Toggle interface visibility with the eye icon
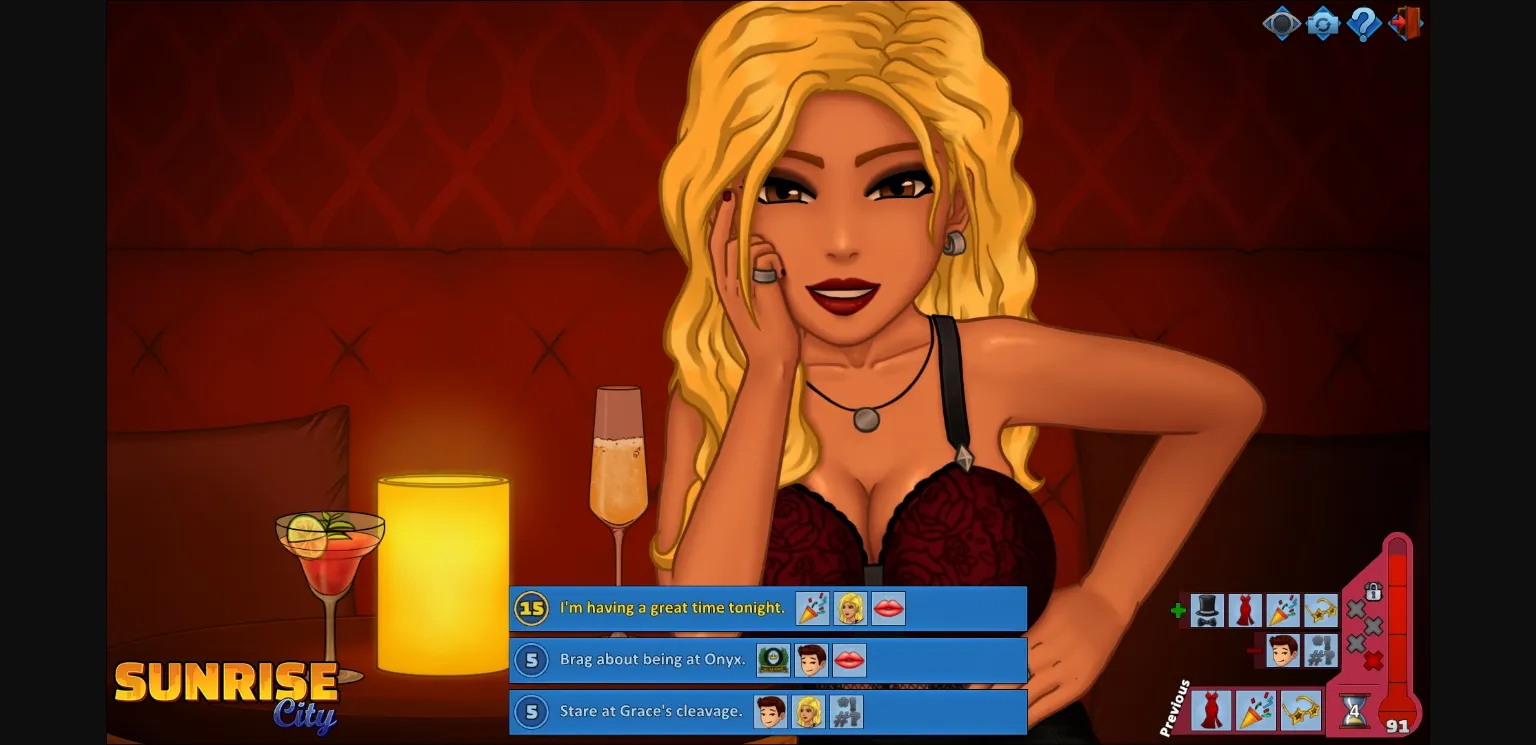1536x745 pixels. point(1282,24)
